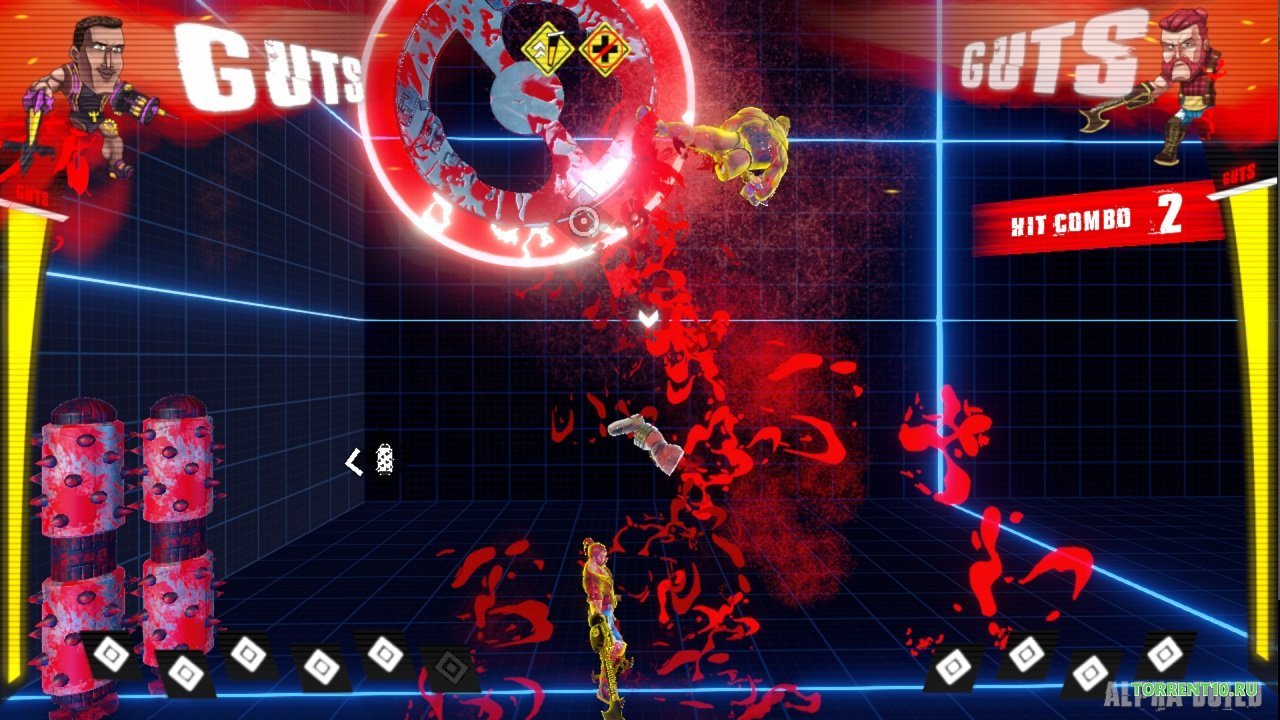Click the yellow damage-boost diamond icon
The height and width of the screenshot is (720, 1280).
pyautogui.click(x=546, y=48)
